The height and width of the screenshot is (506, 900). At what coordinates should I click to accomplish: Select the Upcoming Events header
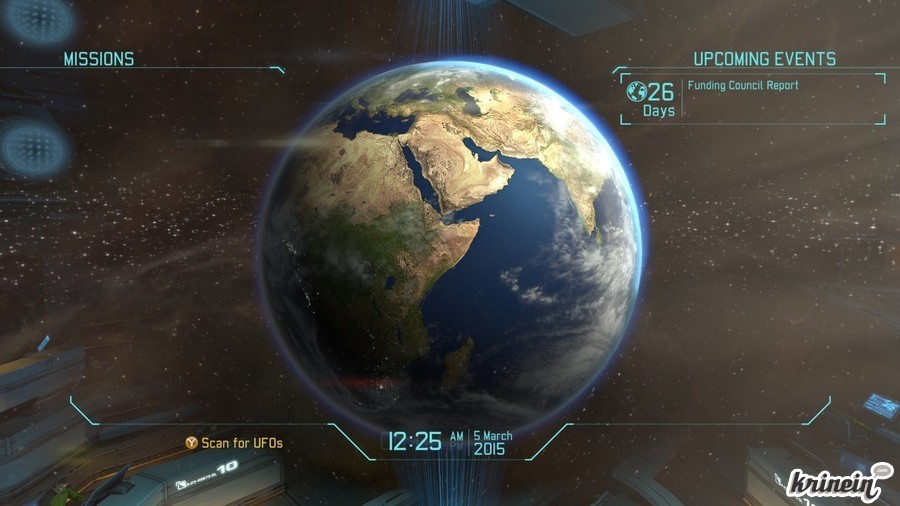[x=764, y=59]
